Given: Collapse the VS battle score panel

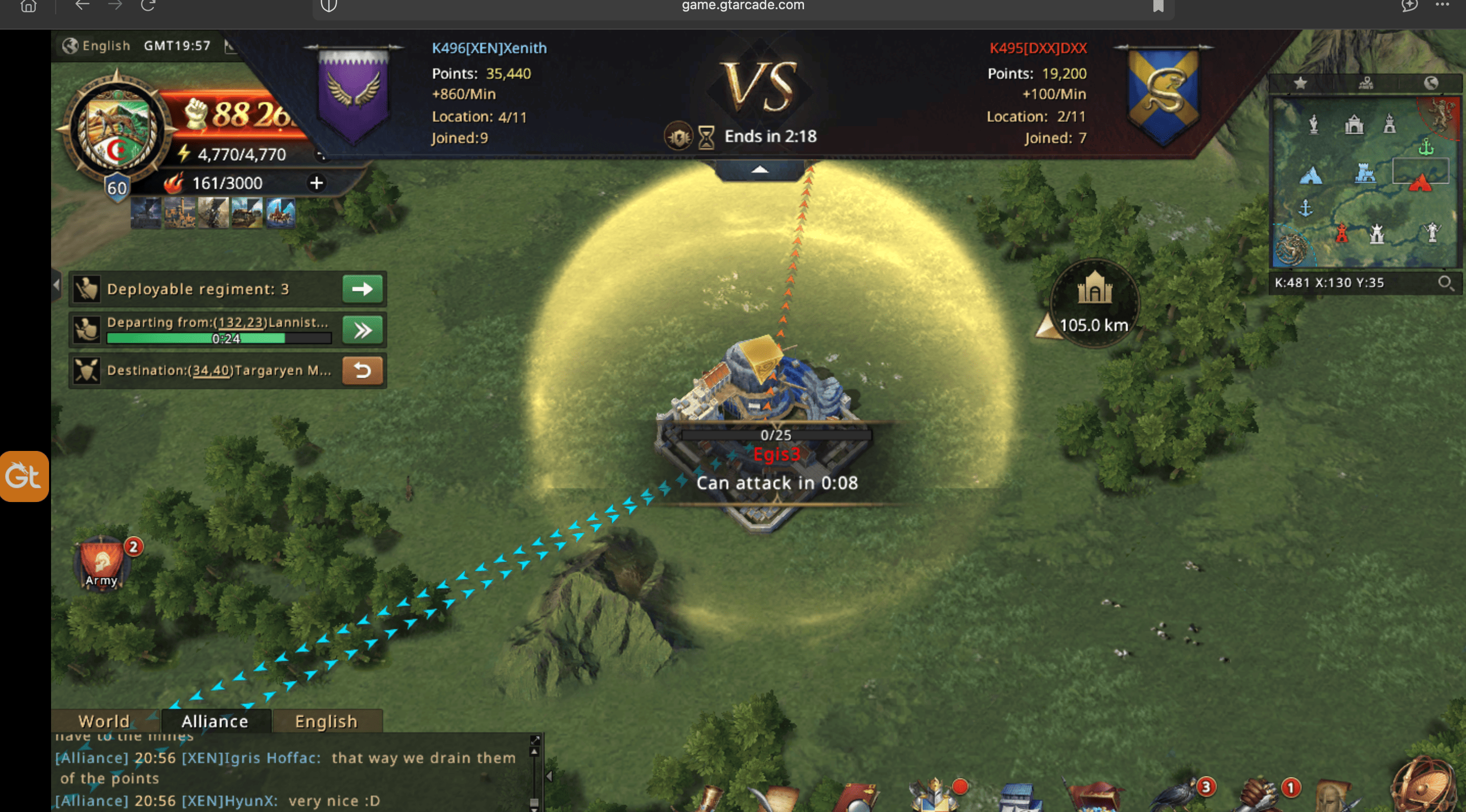Looking at the screenshot, I should pyautogui.click(x=760, y=170).
